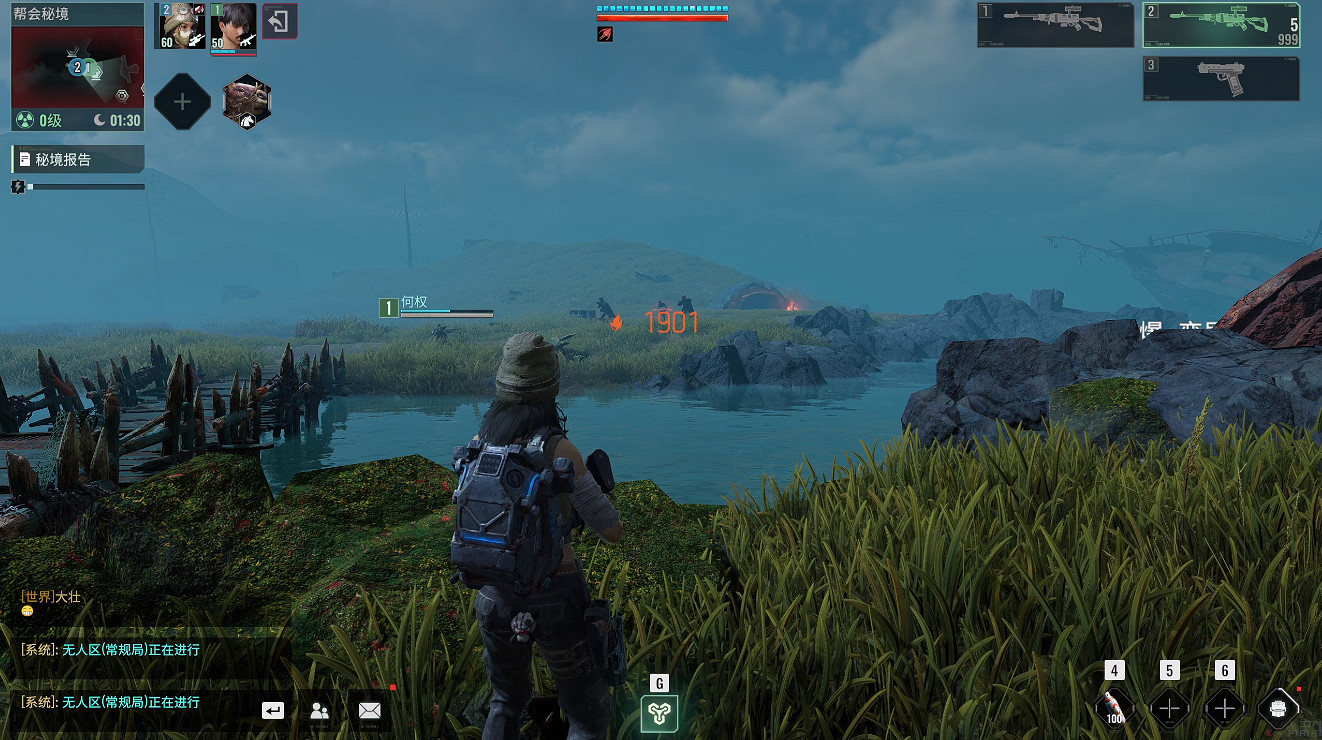Use the consumable item in slot 4
This screenshot has width=1322, height=740.
click(1113, 708)
